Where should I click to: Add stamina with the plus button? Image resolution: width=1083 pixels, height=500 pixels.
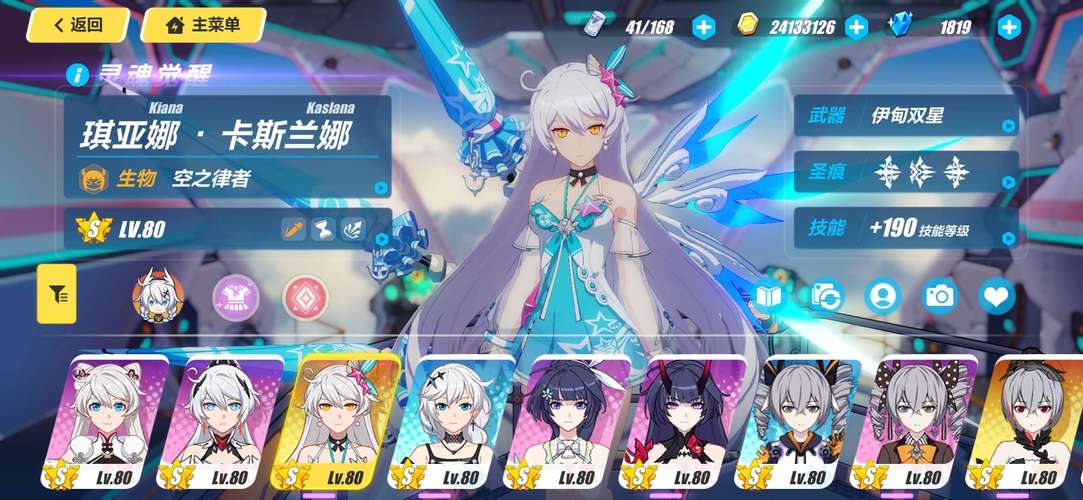click(704, 27)
